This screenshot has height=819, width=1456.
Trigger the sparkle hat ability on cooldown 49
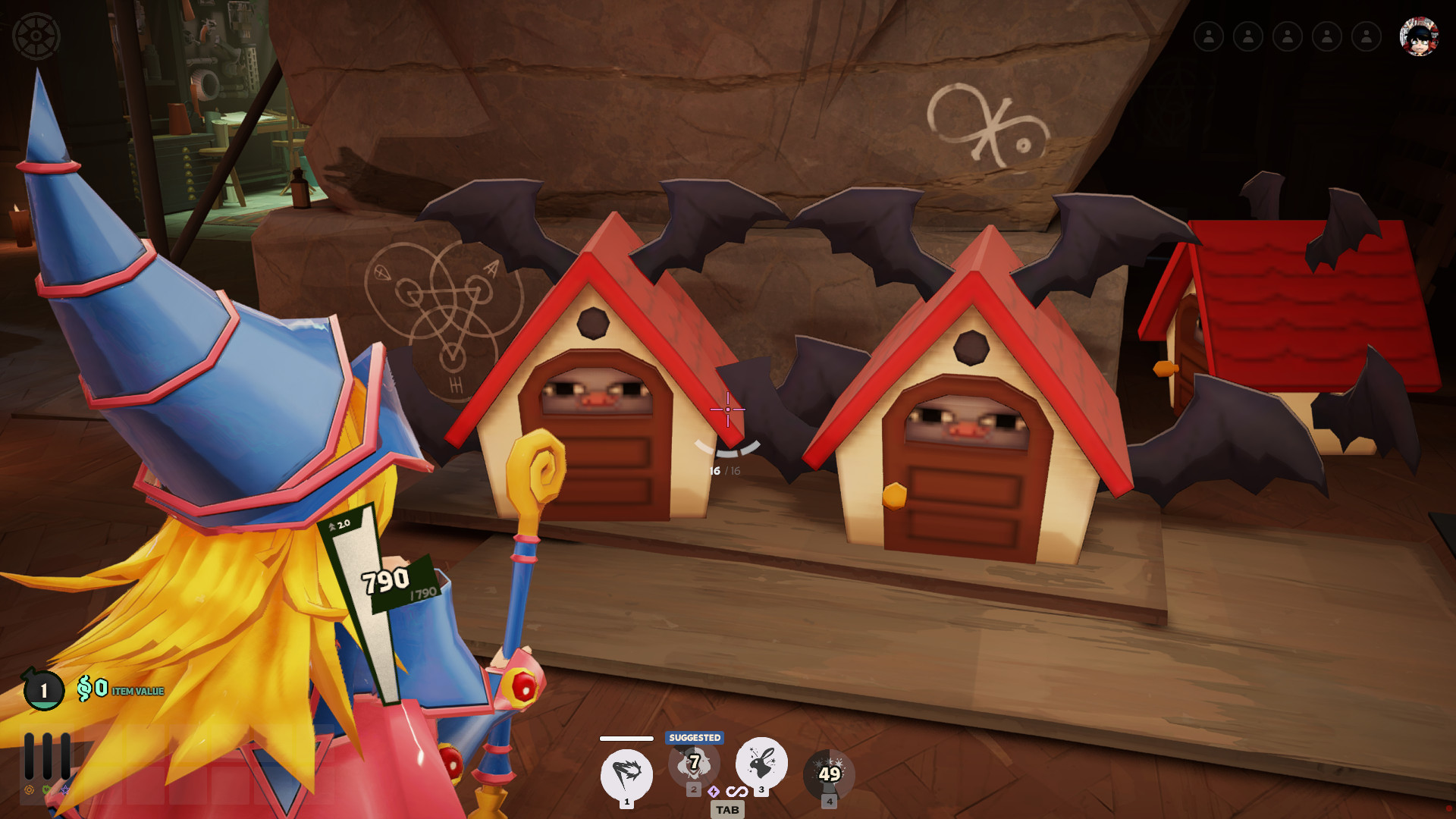pyautogui.click(x=829, y=774)
